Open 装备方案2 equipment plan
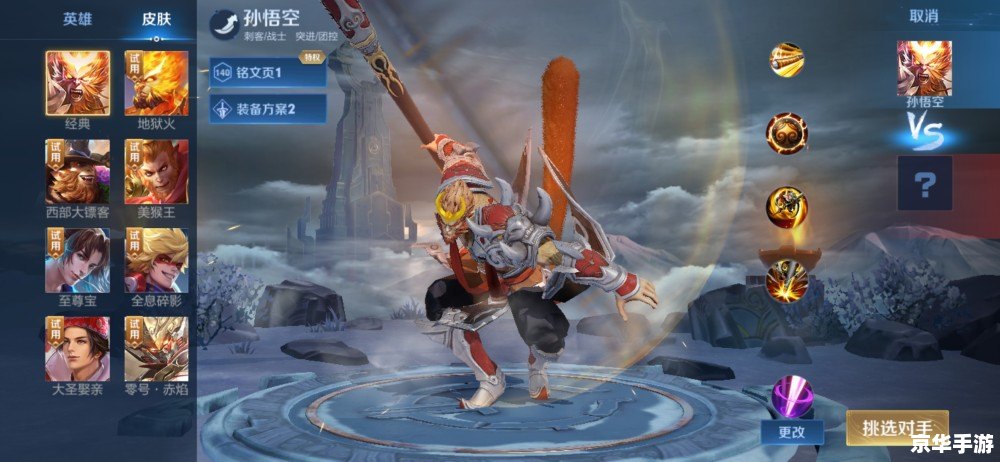Screen dimensions: 1000x462 coord(267,108)
